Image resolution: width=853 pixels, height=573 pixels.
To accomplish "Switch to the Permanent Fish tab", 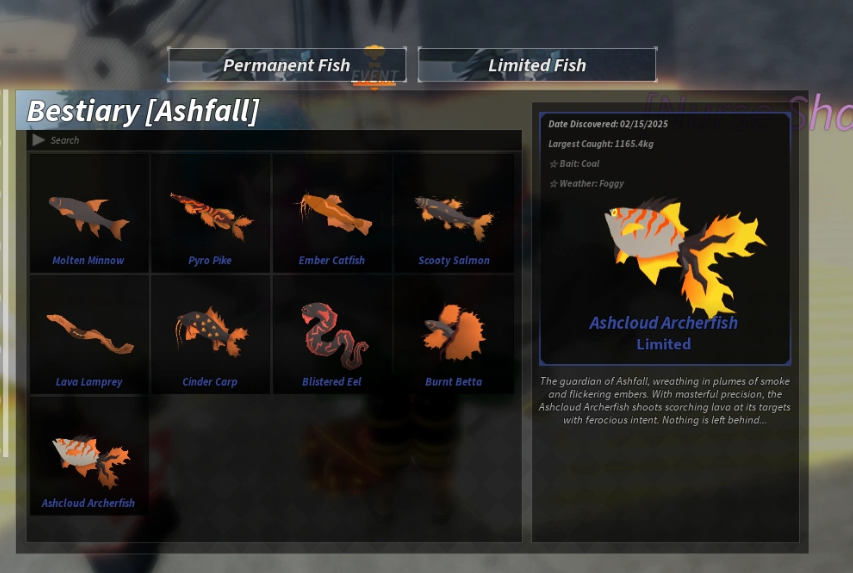I will click(x=287, y=65).
